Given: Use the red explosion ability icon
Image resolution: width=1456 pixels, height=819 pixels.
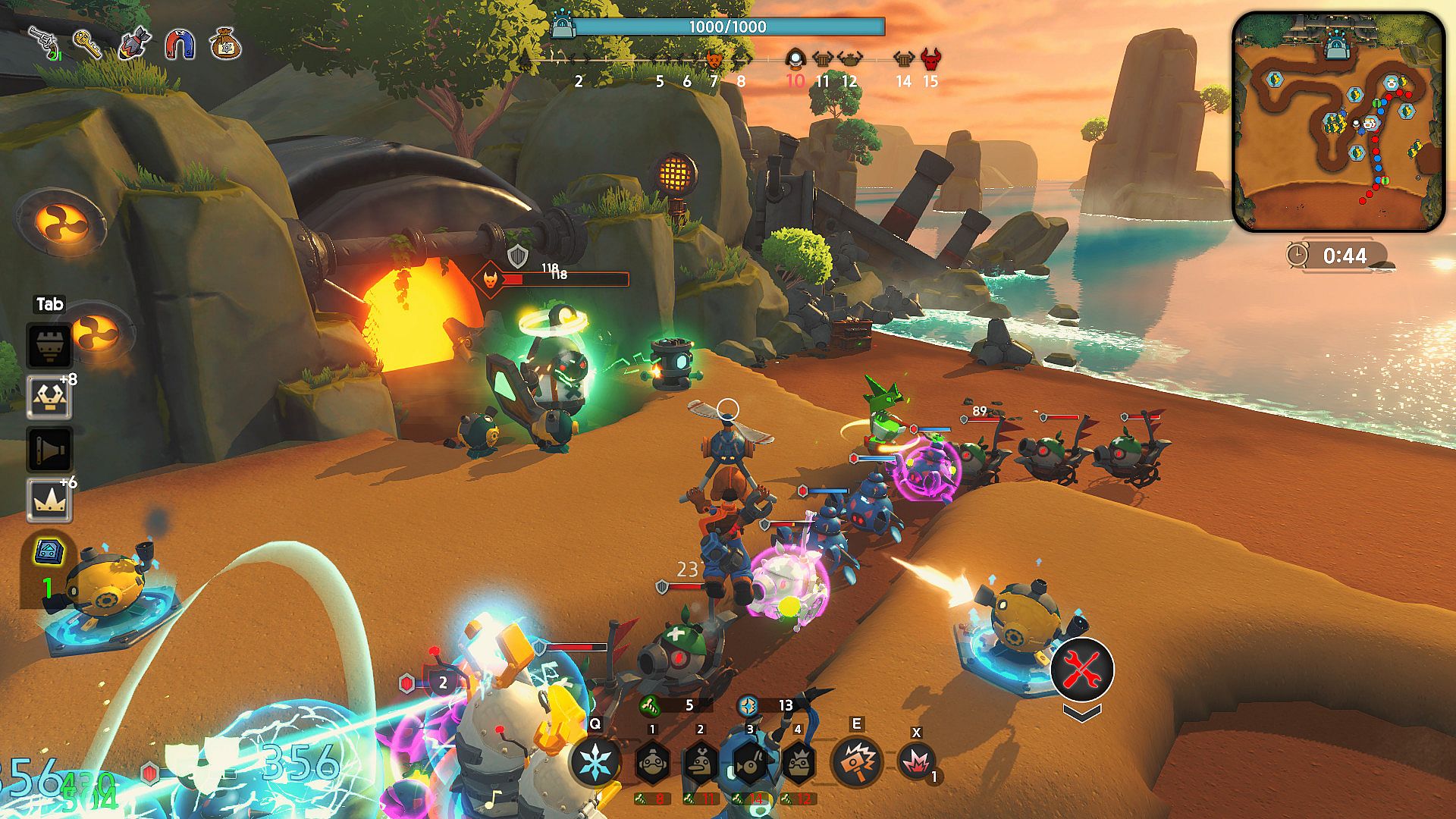Looking at the screenshot, I should pos(916,761).
